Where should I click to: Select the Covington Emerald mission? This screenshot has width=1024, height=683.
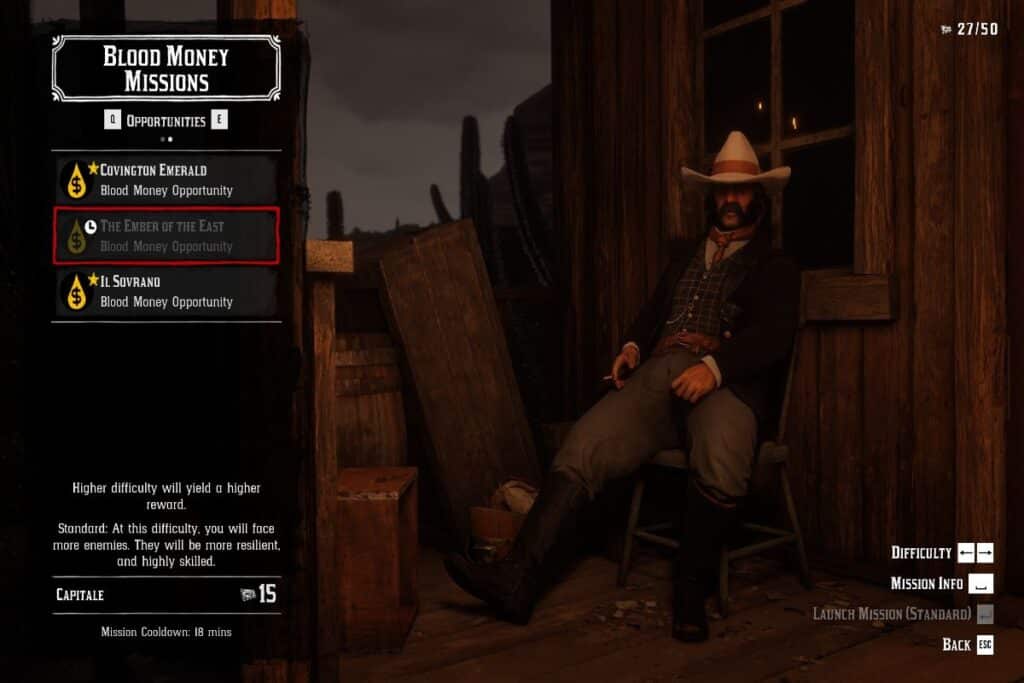[x=166, y=180]
